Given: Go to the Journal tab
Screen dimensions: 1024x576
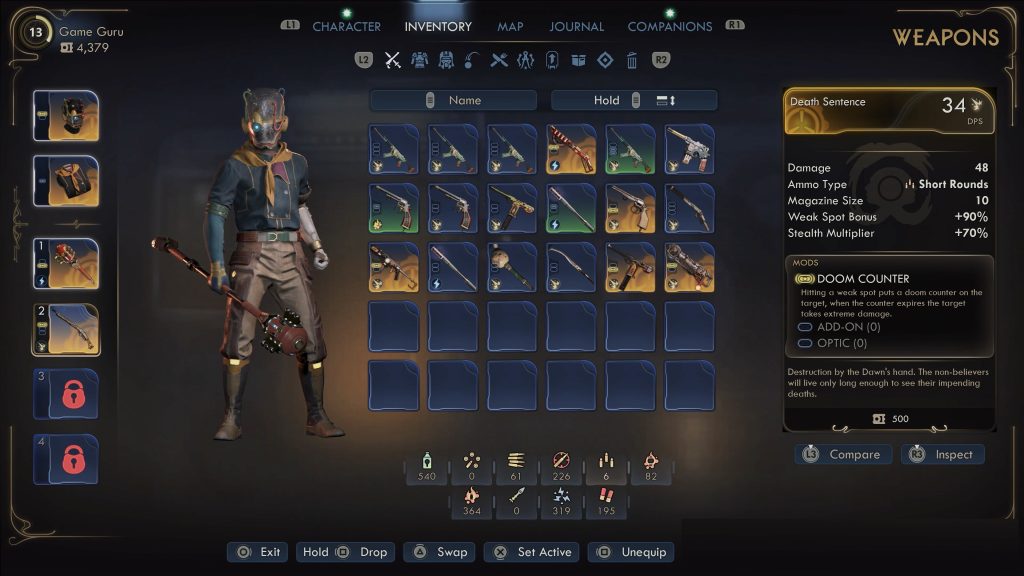Looking at the screenshot, I should point(577,27).
